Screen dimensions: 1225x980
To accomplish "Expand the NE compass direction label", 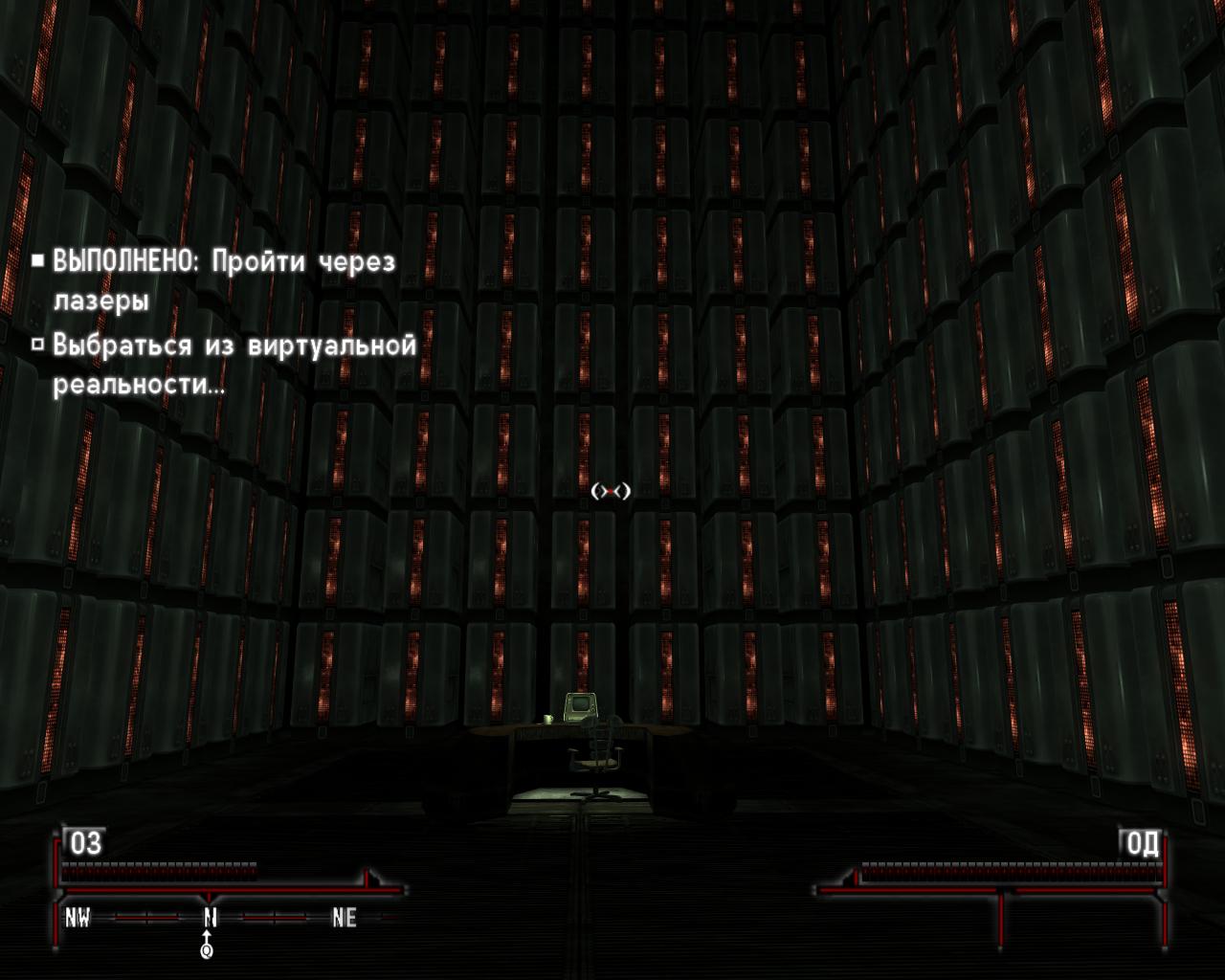I will pyautogui.click(x=343, y=919).
